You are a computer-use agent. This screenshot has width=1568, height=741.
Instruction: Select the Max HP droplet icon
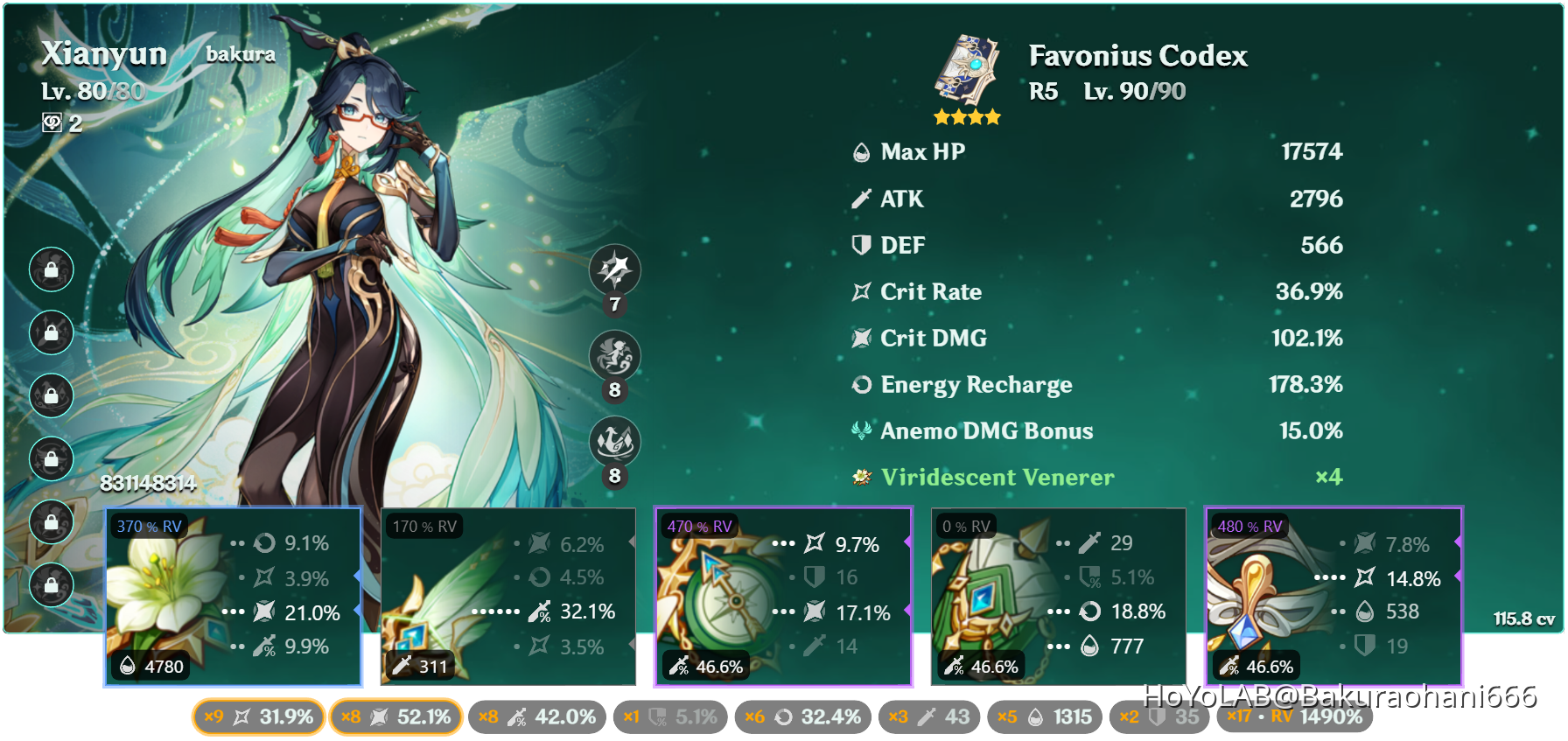[x=860, y=151]
